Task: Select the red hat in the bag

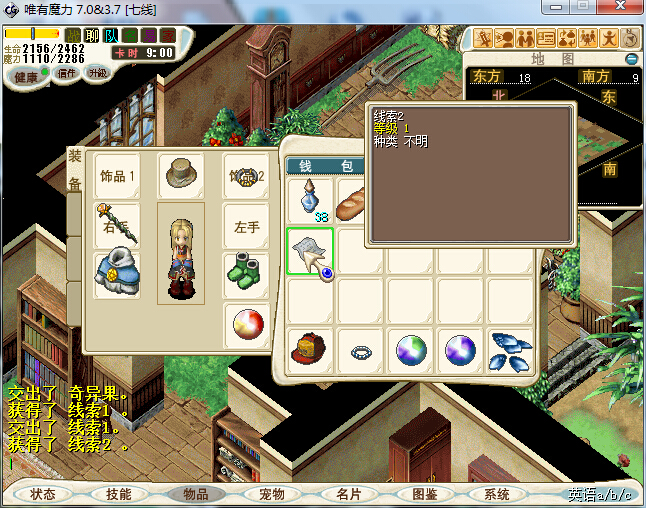Action: [x=311, y=350]
